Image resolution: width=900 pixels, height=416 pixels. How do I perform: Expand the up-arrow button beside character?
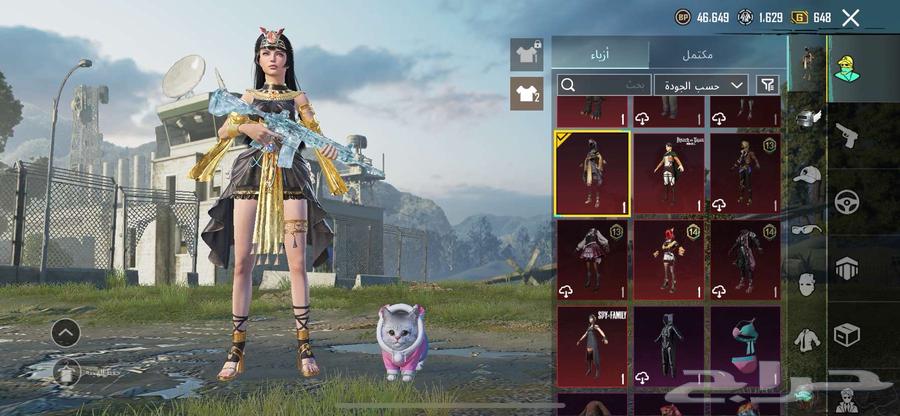coord(65,332)
